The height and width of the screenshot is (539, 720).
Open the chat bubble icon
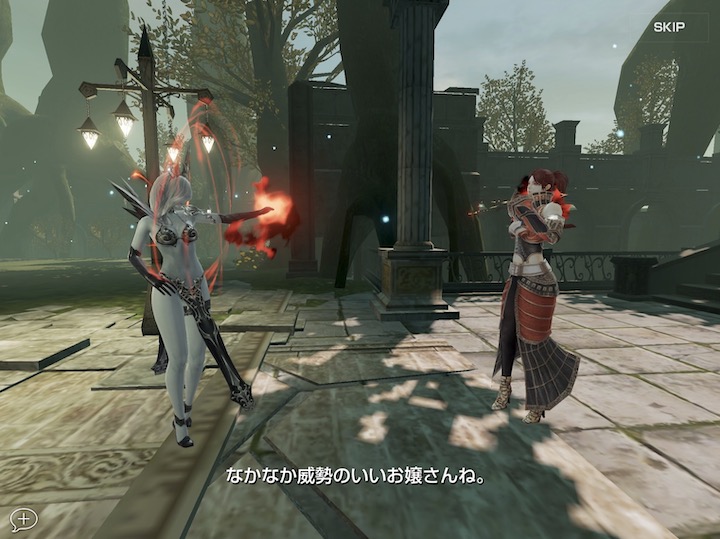(x=23, y=518)
